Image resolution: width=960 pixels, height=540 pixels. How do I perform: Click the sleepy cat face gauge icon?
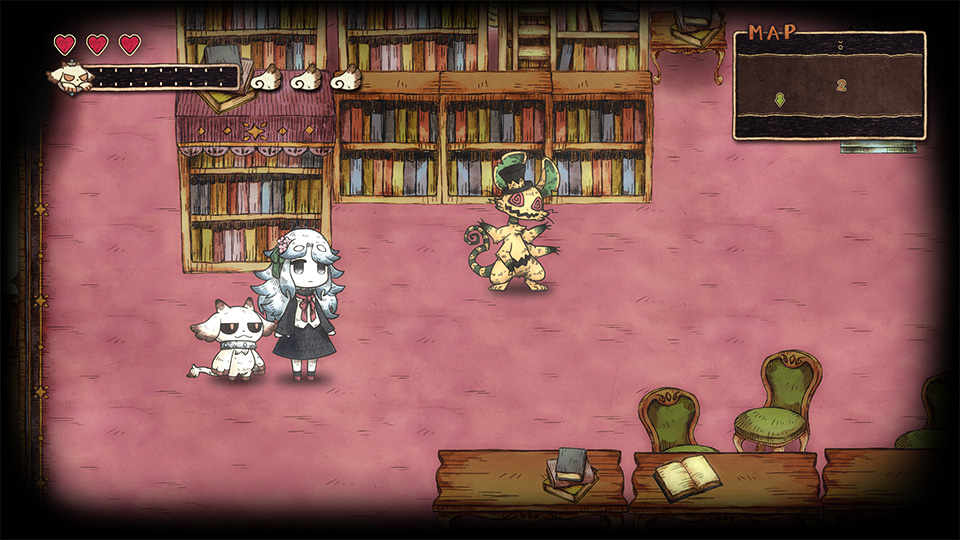72,76
